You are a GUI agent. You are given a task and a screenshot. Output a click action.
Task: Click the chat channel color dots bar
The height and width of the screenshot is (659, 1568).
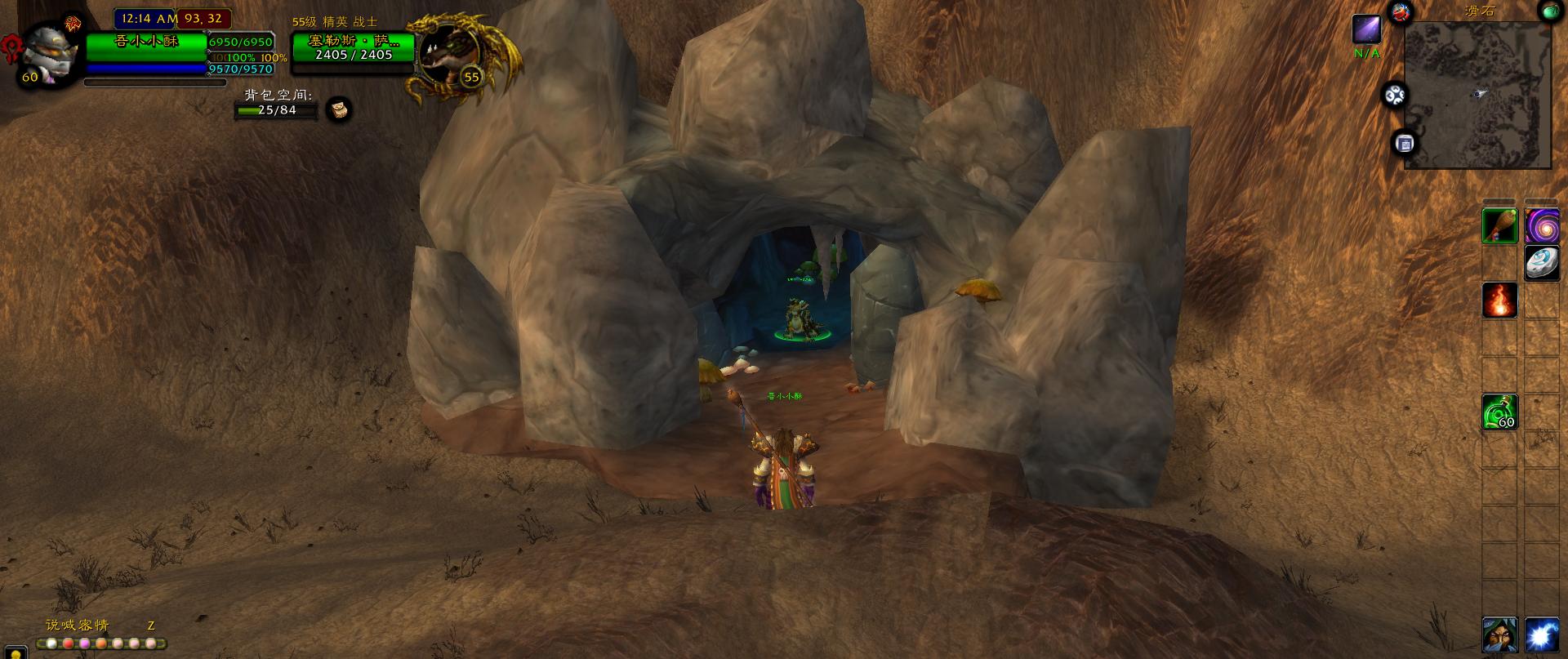click(105, 643)
